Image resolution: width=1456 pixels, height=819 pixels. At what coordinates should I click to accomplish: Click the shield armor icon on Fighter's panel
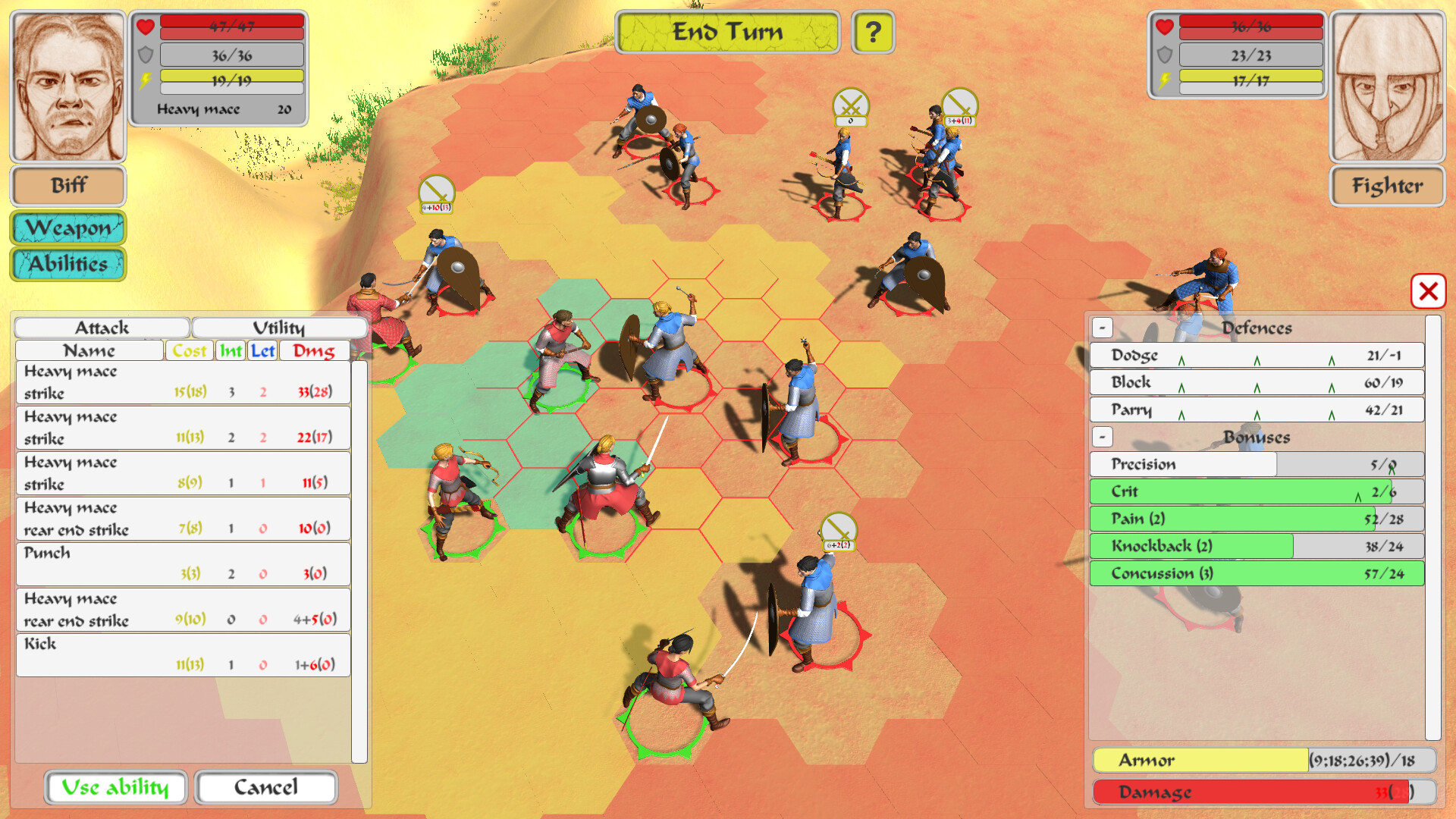click(1165, 55)
